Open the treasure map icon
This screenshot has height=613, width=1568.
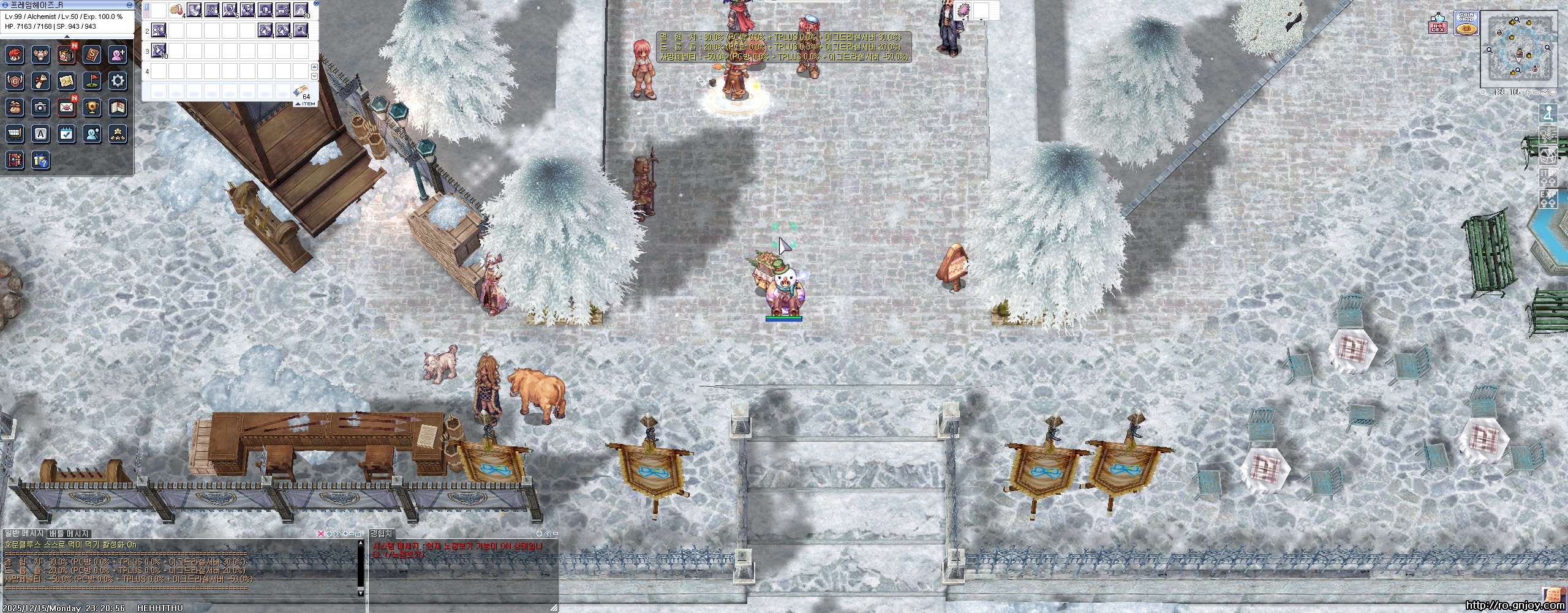click(67, 80)
